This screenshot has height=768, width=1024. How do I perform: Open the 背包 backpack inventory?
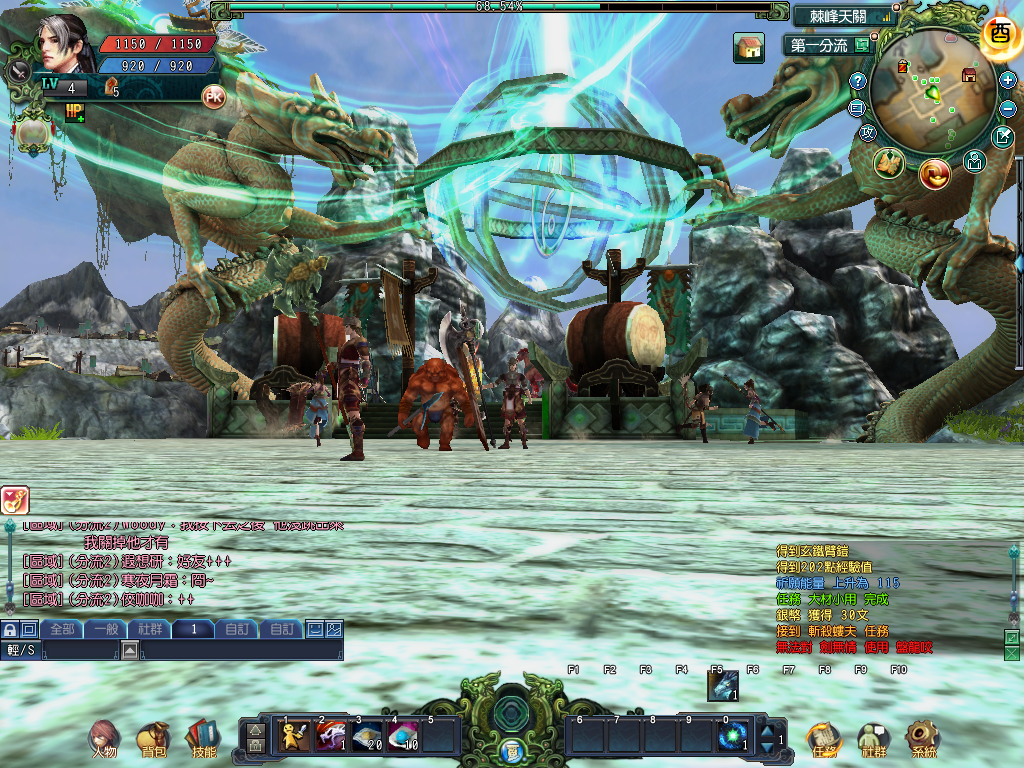(153, 738)
